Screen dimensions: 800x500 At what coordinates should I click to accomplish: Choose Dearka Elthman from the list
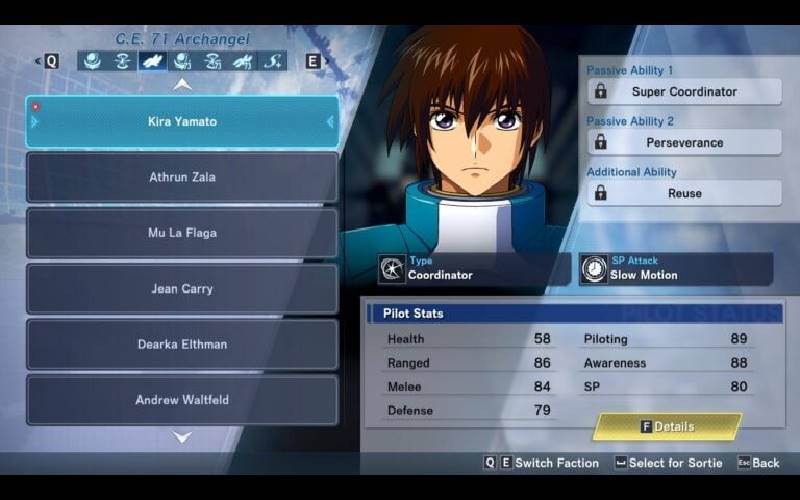coord(182,344)
